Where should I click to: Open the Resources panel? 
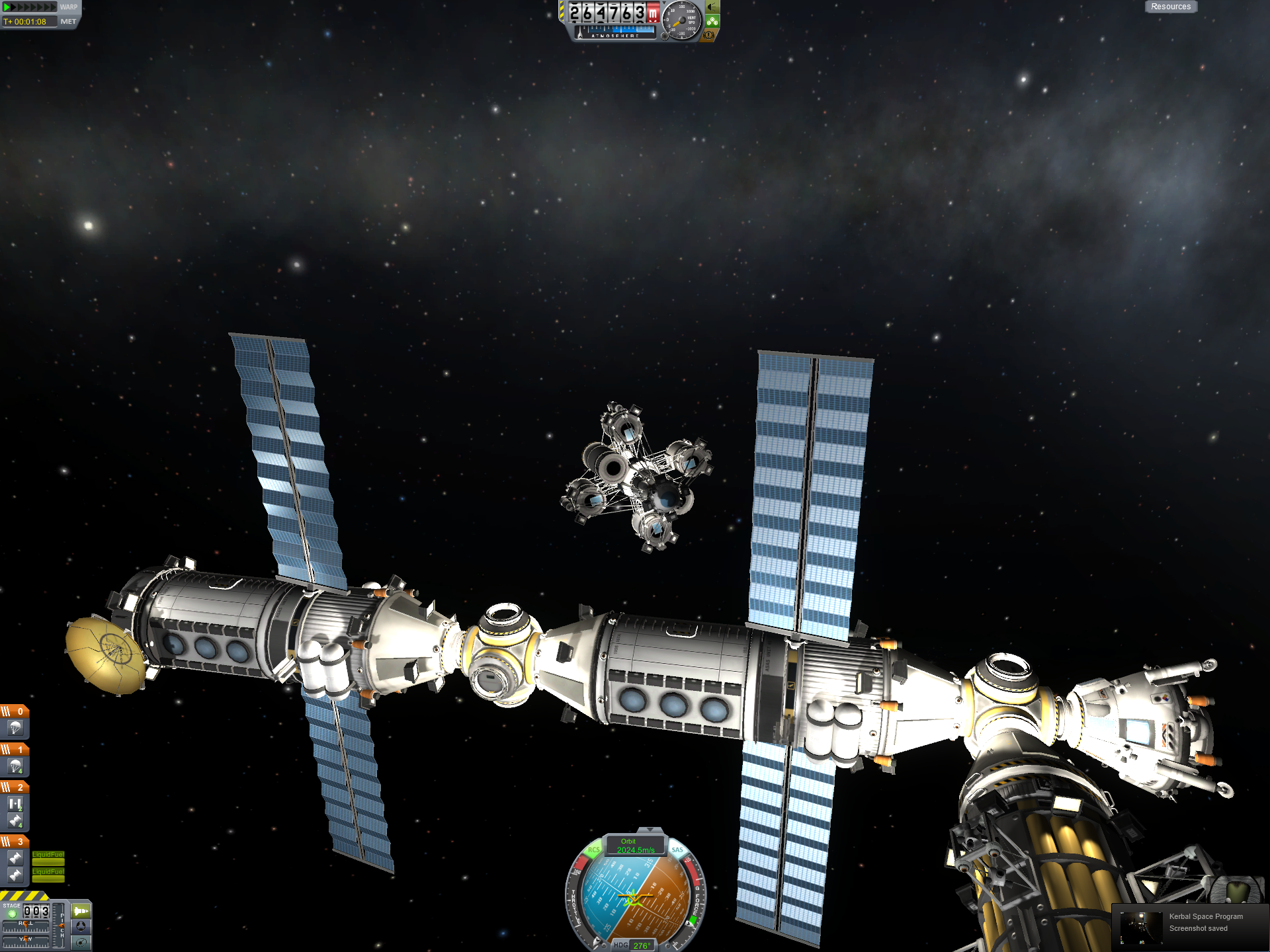point(1170,7)
